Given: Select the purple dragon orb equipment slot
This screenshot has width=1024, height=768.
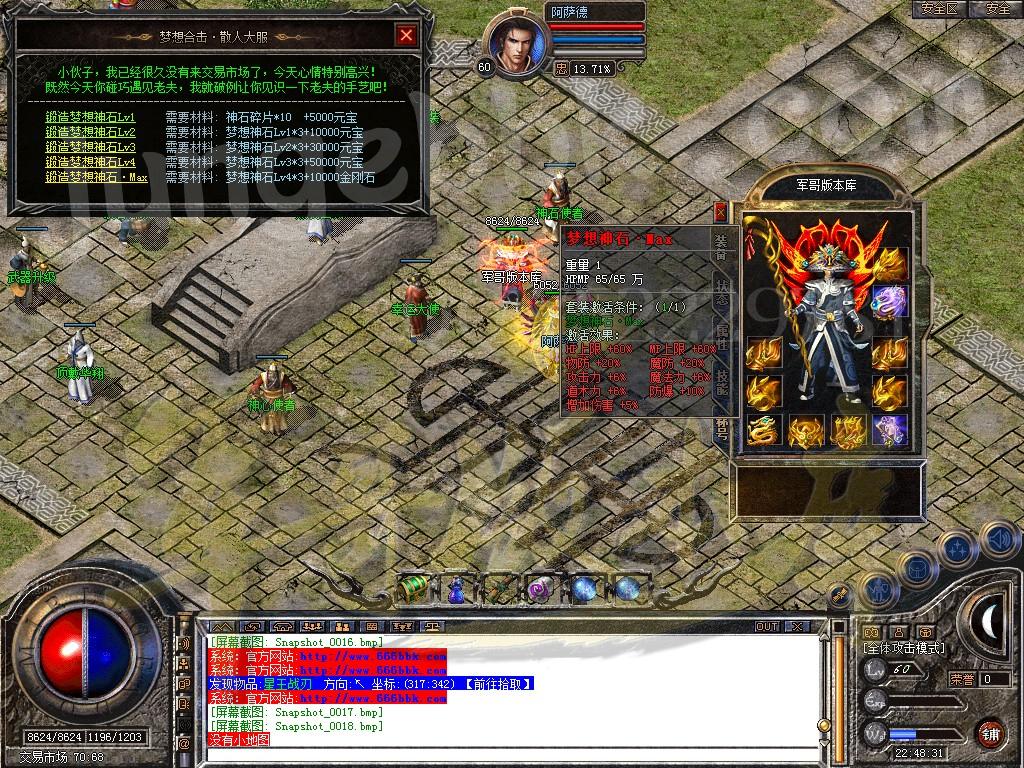Looking at the screenshot, I should (889, 300).
